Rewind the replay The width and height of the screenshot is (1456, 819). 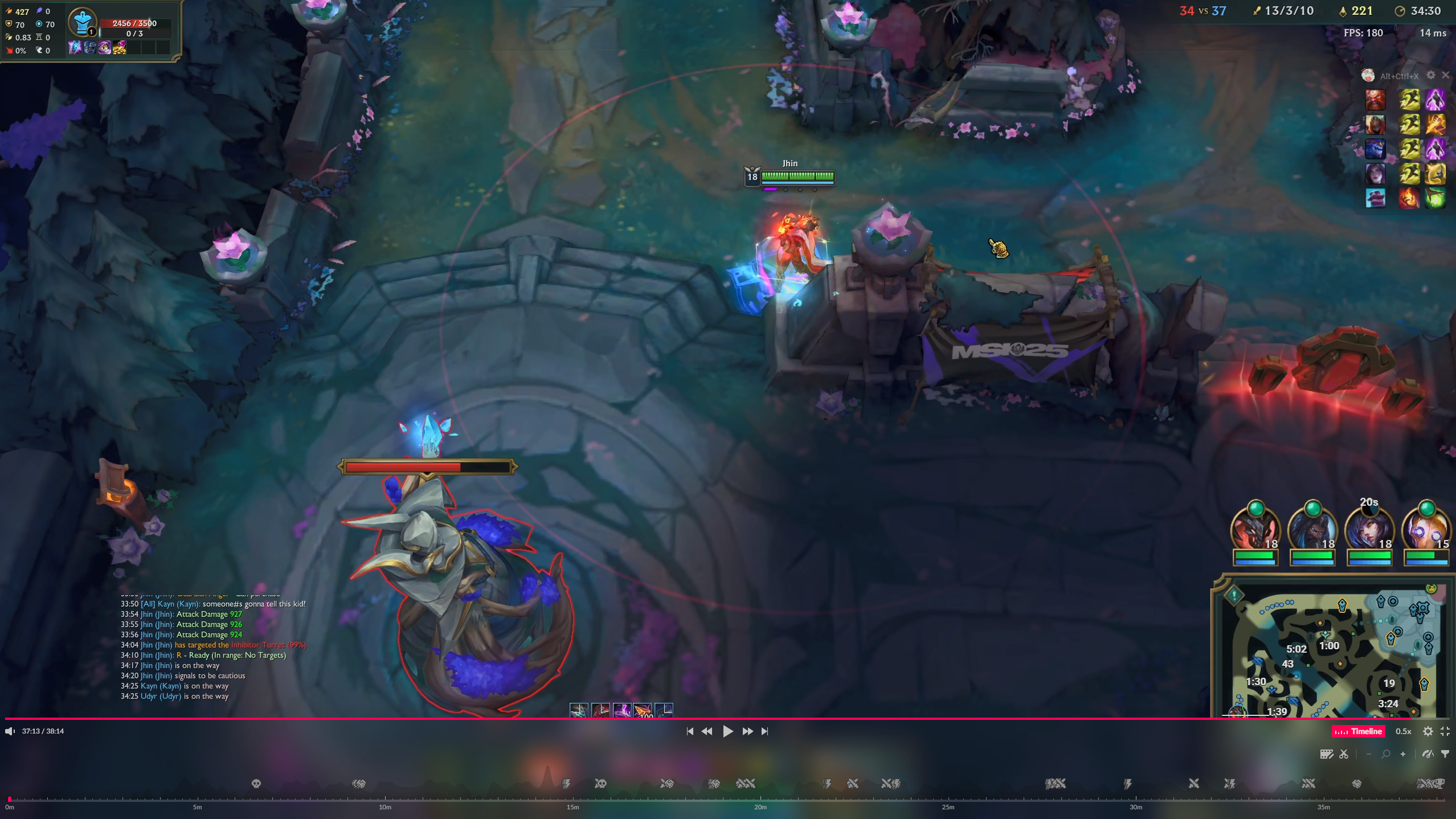coord(707,731)
